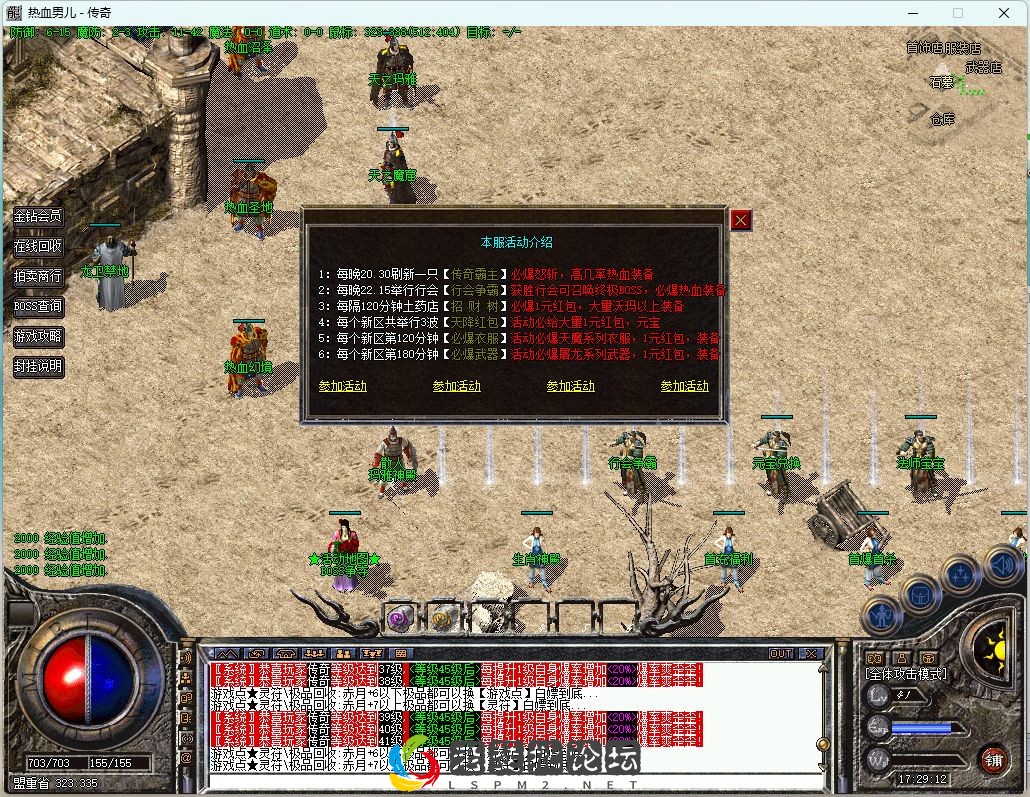Click the red 铺 shop button
The width and height of the screenshot is (1030, 797).
(992, 757)
